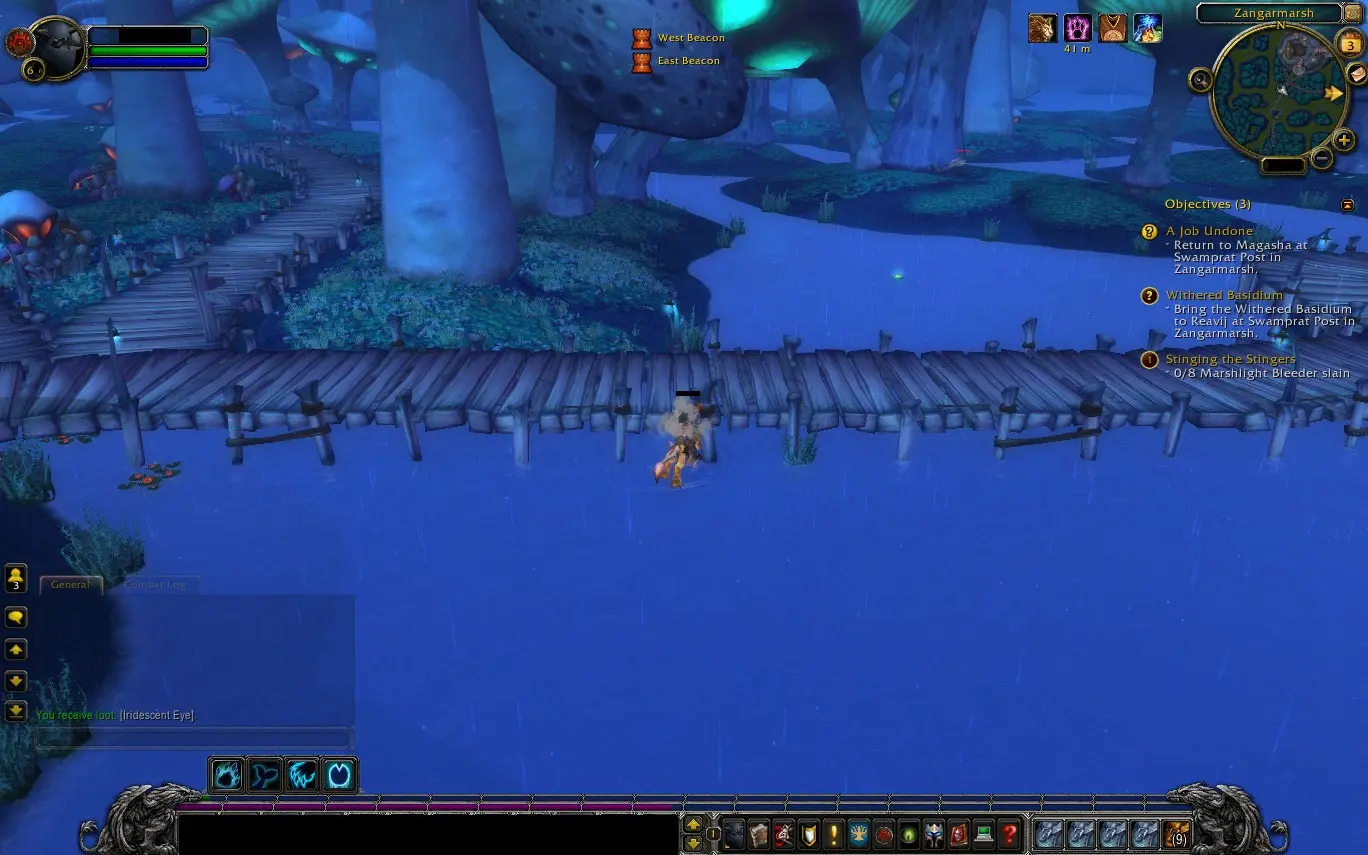Open the Withered Basidium quest entry
The height and width of the screenshot is (855, 1368).
pos(1224,295)
